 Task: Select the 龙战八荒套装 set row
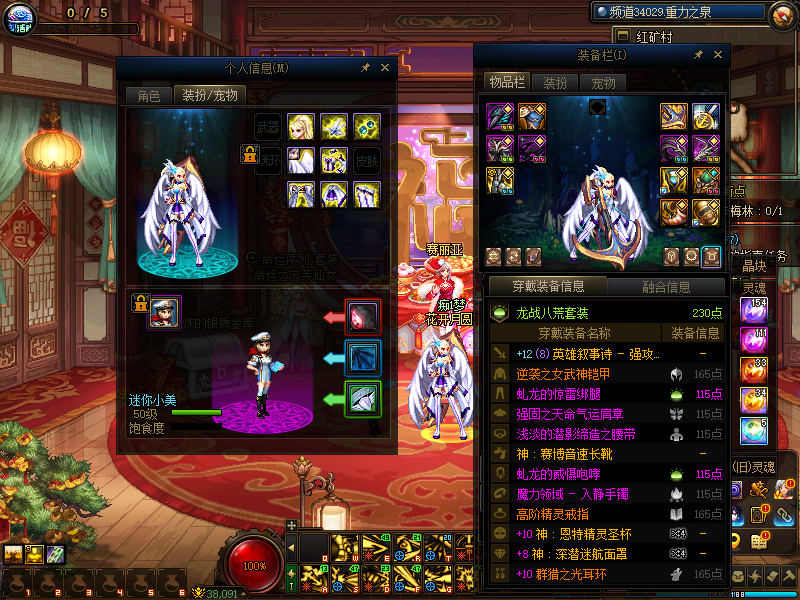608,313
